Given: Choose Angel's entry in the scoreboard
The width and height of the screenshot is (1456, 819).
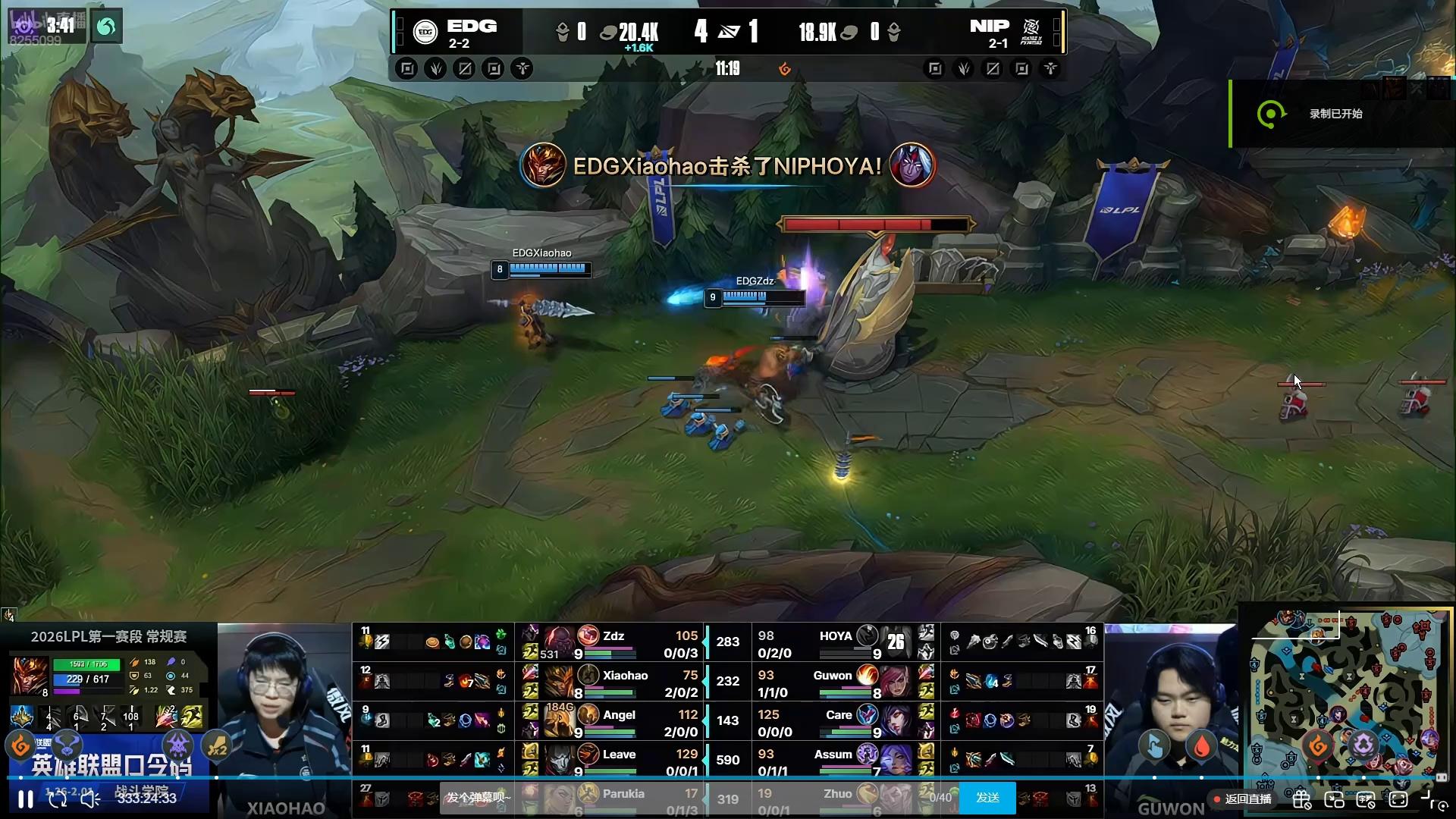Looking at the screenshot, I should tap(613, 722).
